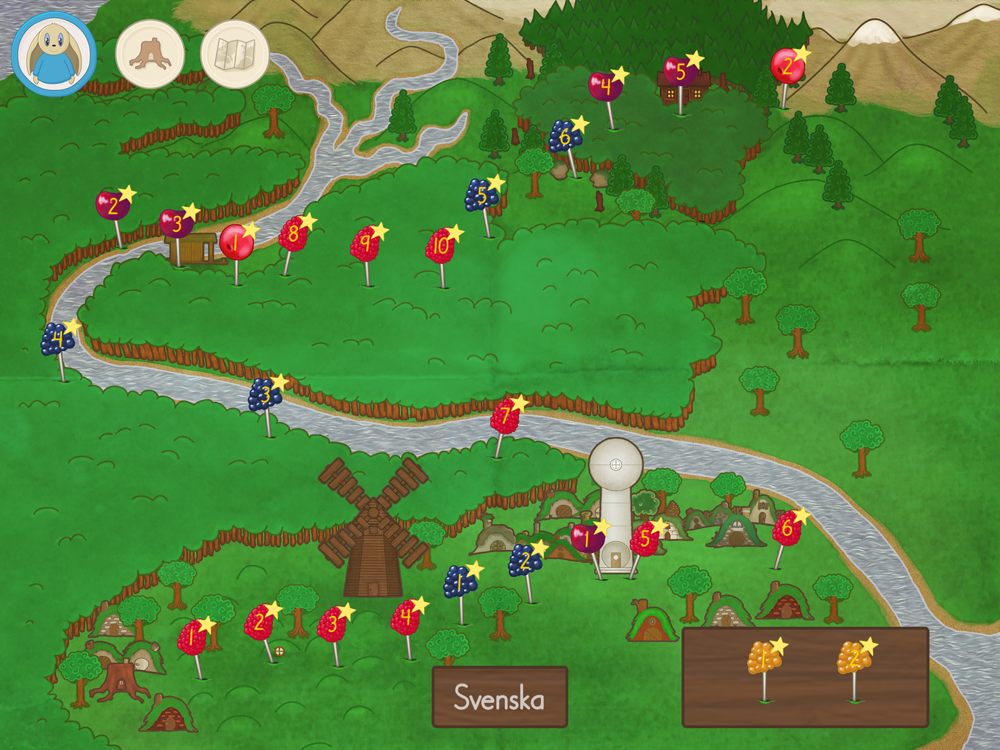The width and height of the screenshot is (1000, 750).
Task: Choose orange cloudberry level 2
Action: click(x=853, y=658)
